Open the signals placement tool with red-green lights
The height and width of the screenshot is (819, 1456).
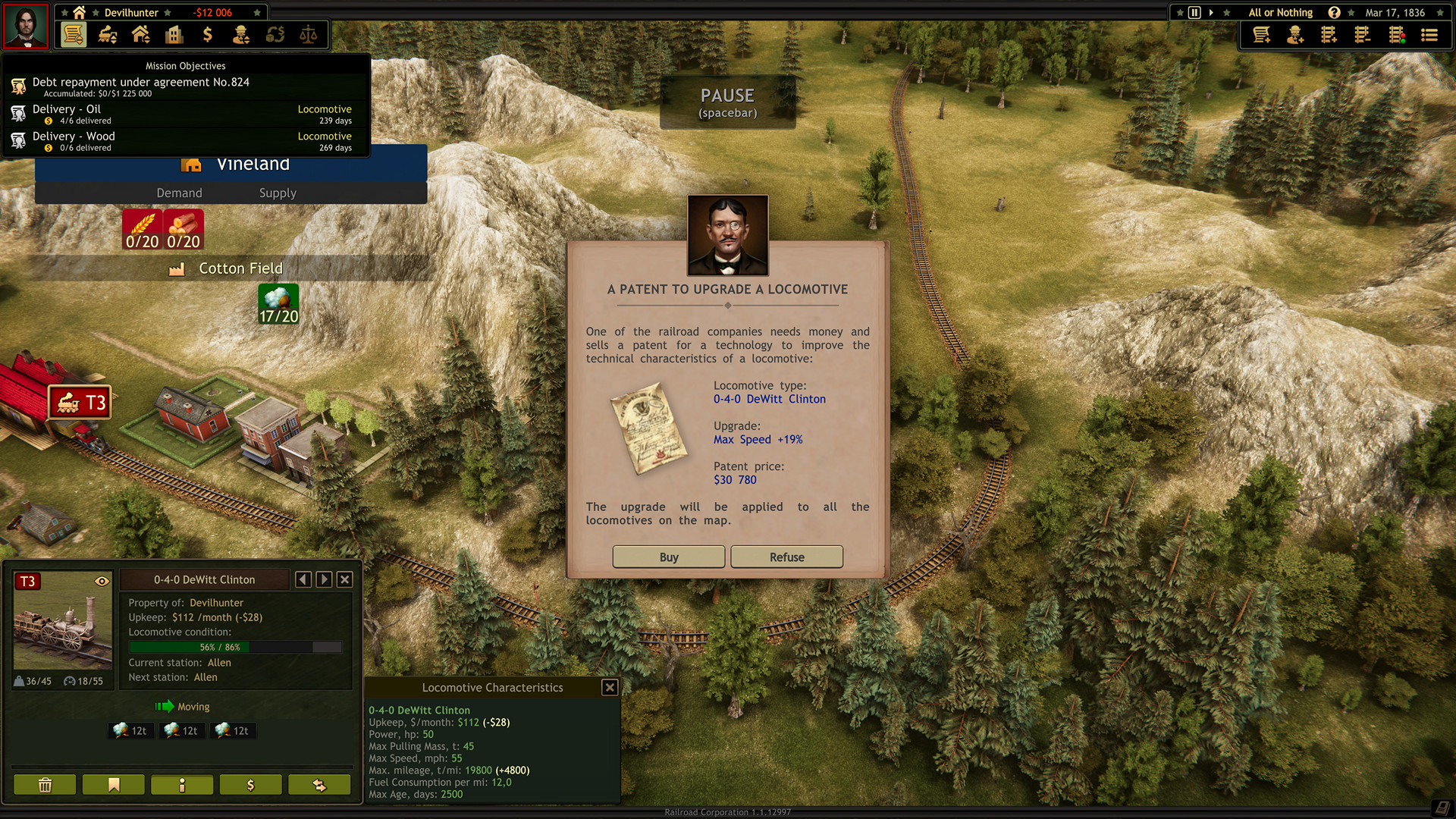click(1396, 34)
